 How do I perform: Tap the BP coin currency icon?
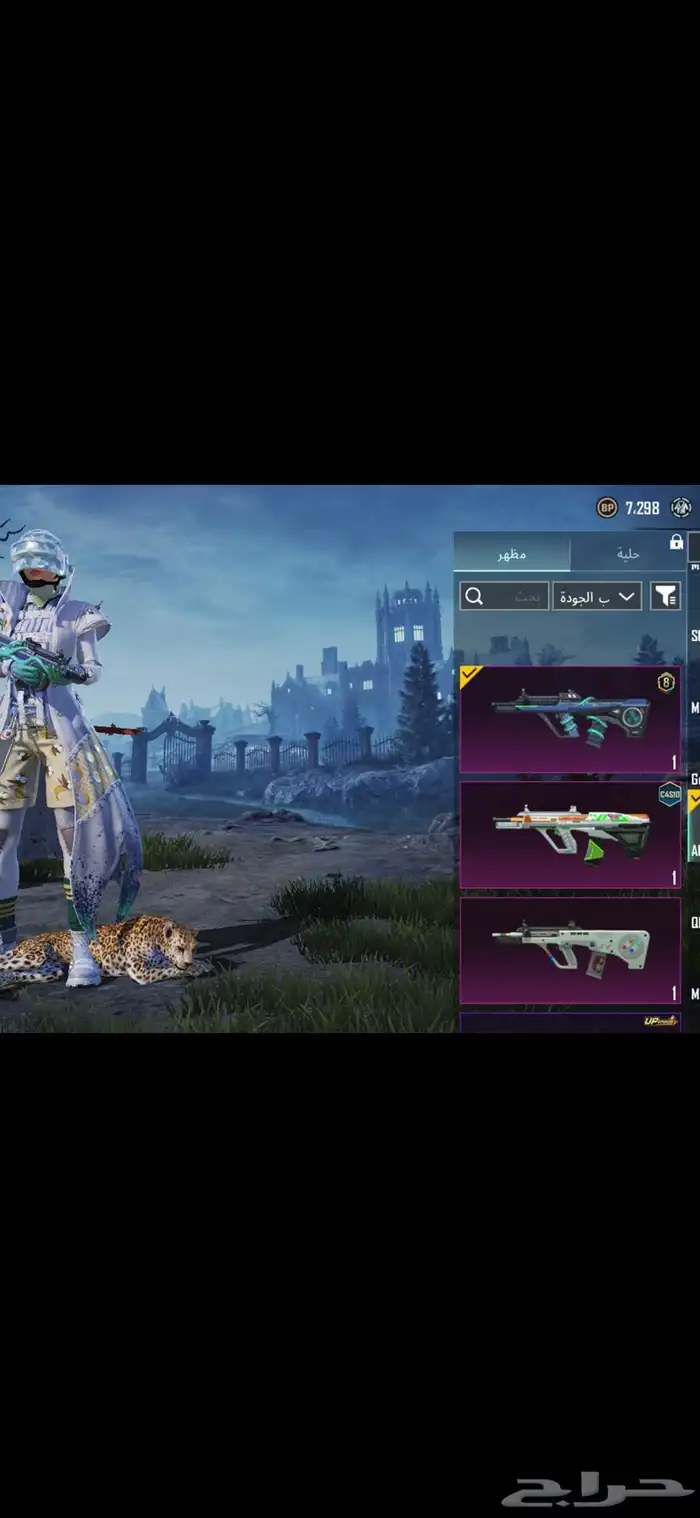coord(607,508)
